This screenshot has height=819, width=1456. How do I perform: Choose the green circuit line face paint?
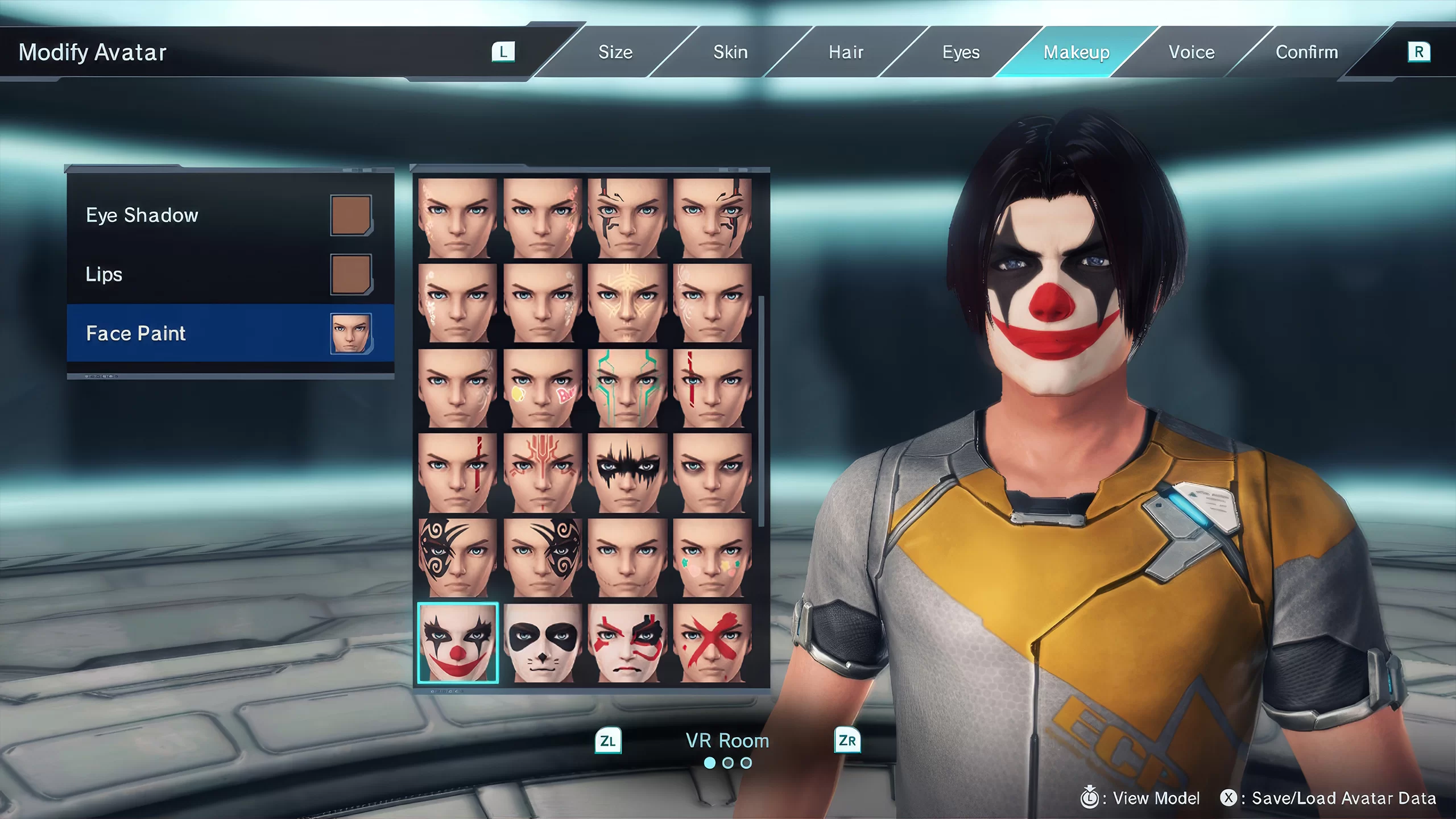point(627,388)
